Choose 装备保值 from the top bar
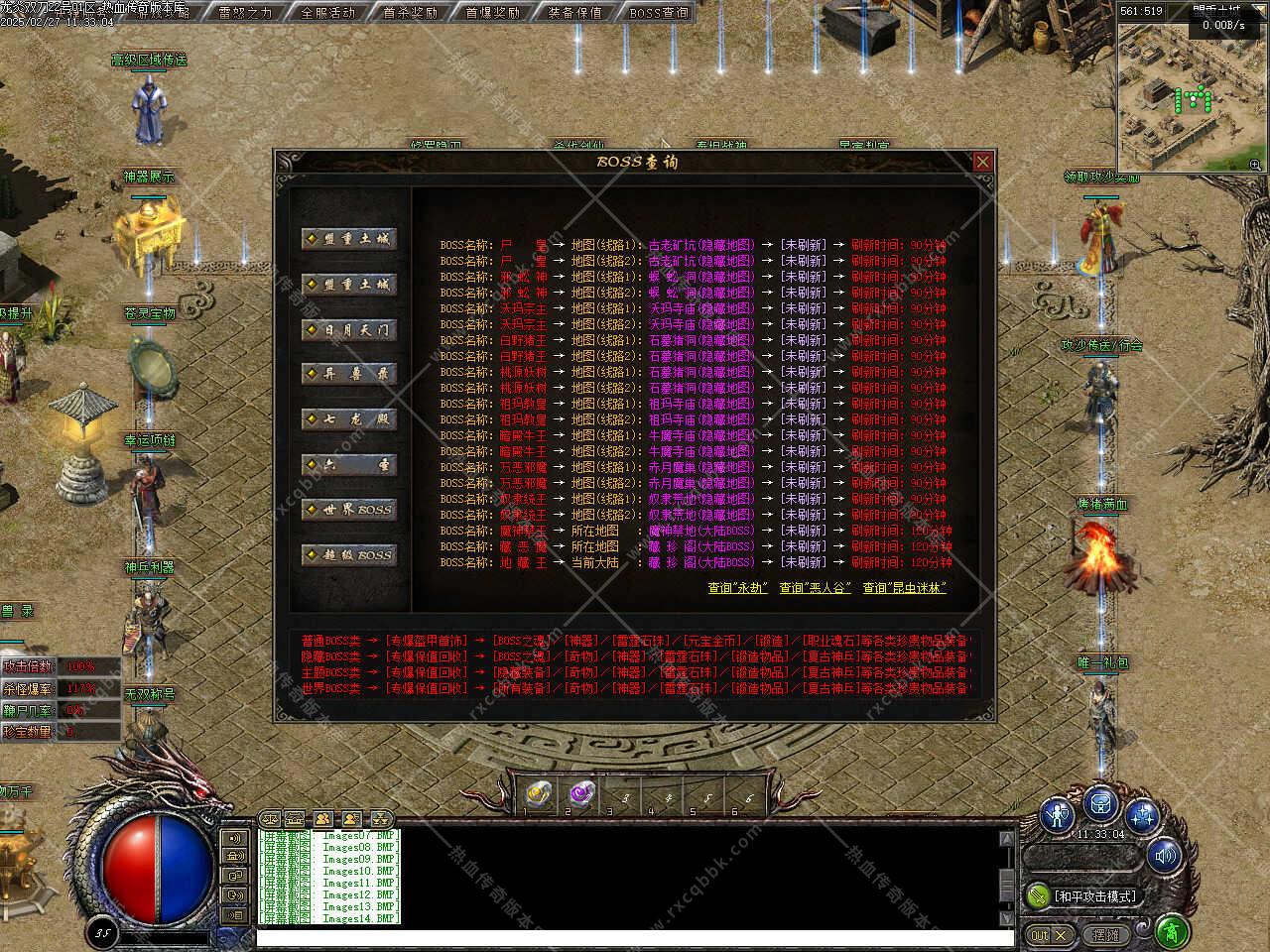 [x=574, y=13]
